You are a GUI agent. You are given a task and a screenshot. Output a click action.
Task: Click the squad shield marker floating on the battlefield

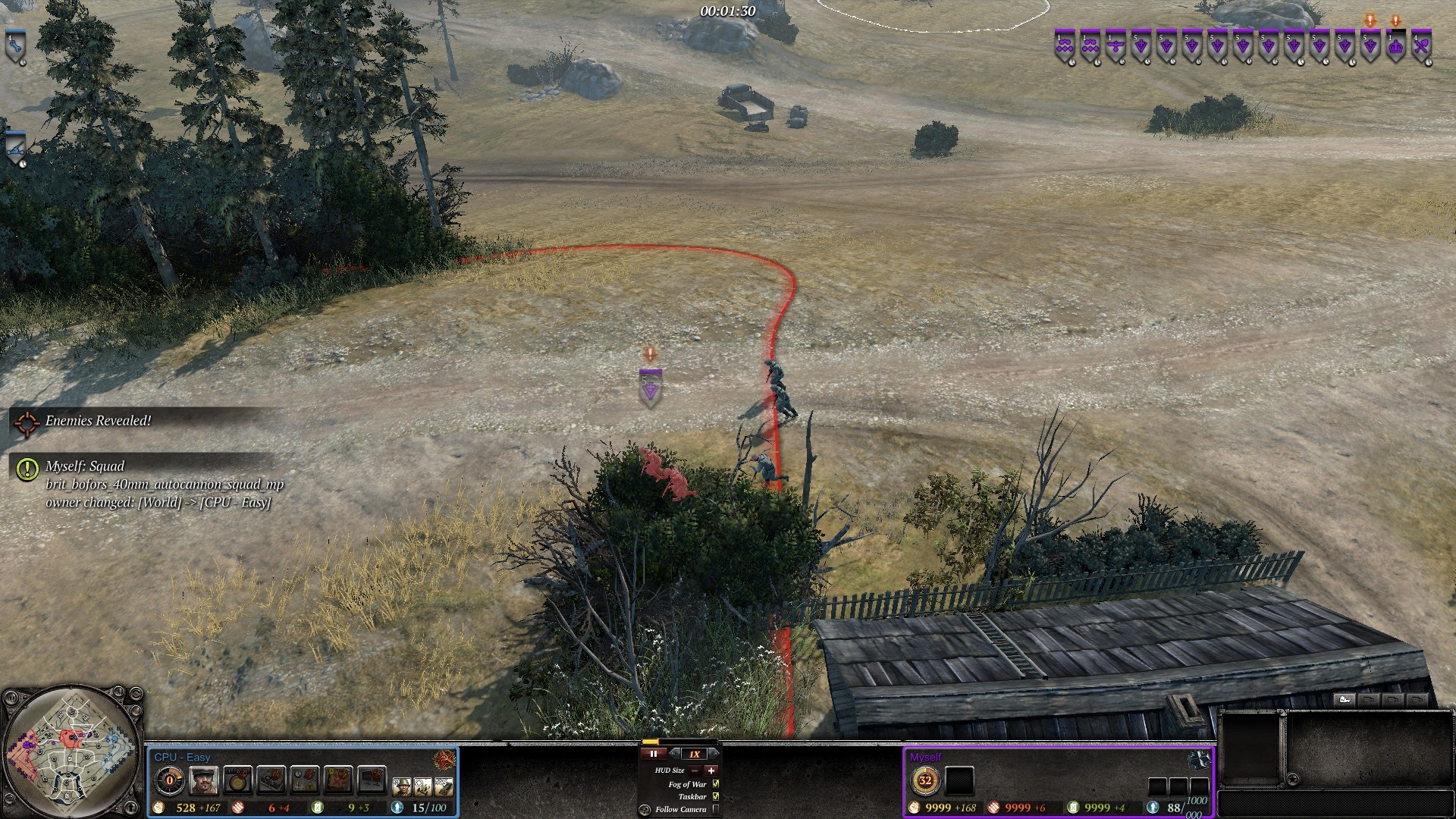651,388
